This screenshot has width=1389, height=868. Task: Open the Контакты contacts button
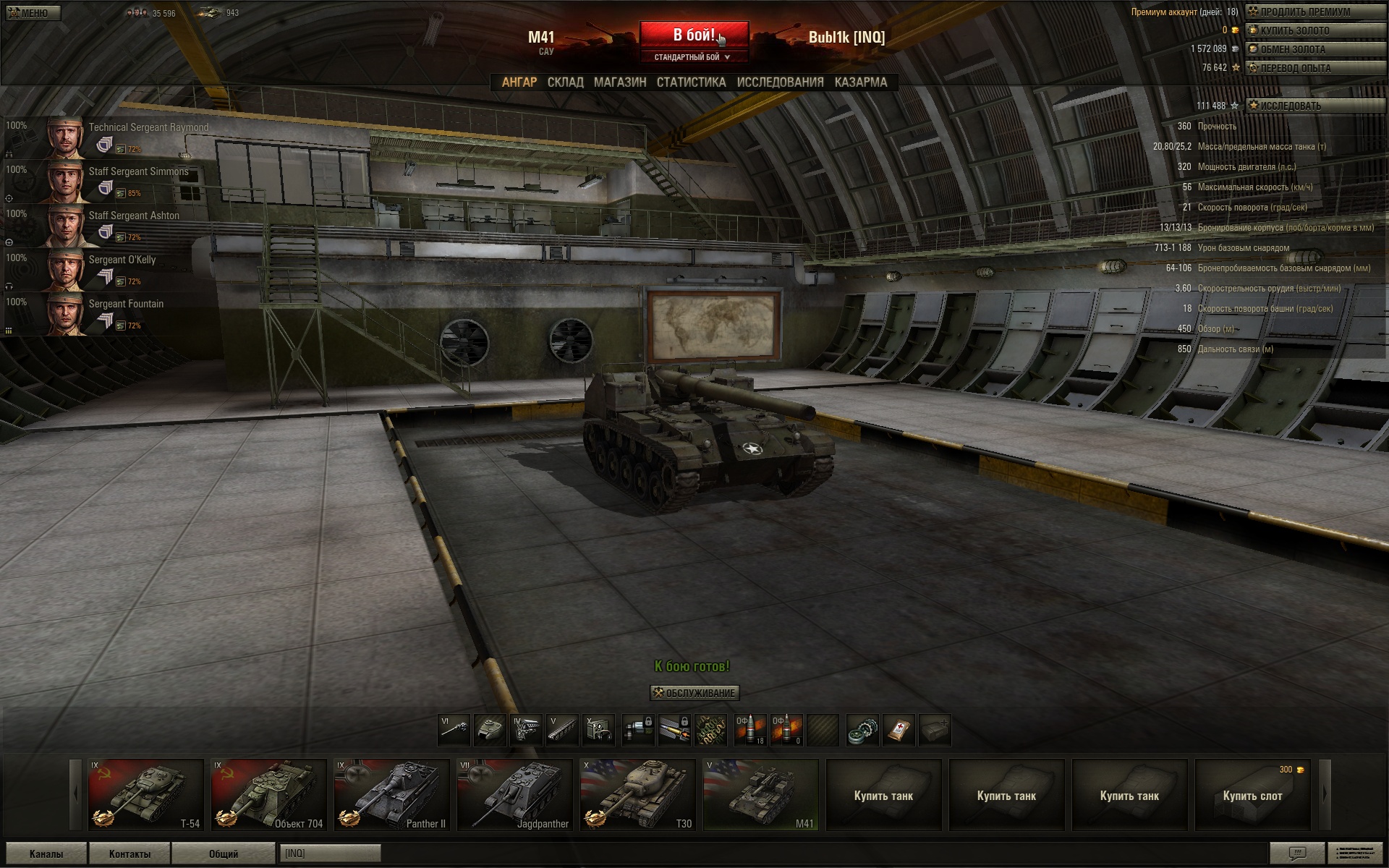pos(129,854)
